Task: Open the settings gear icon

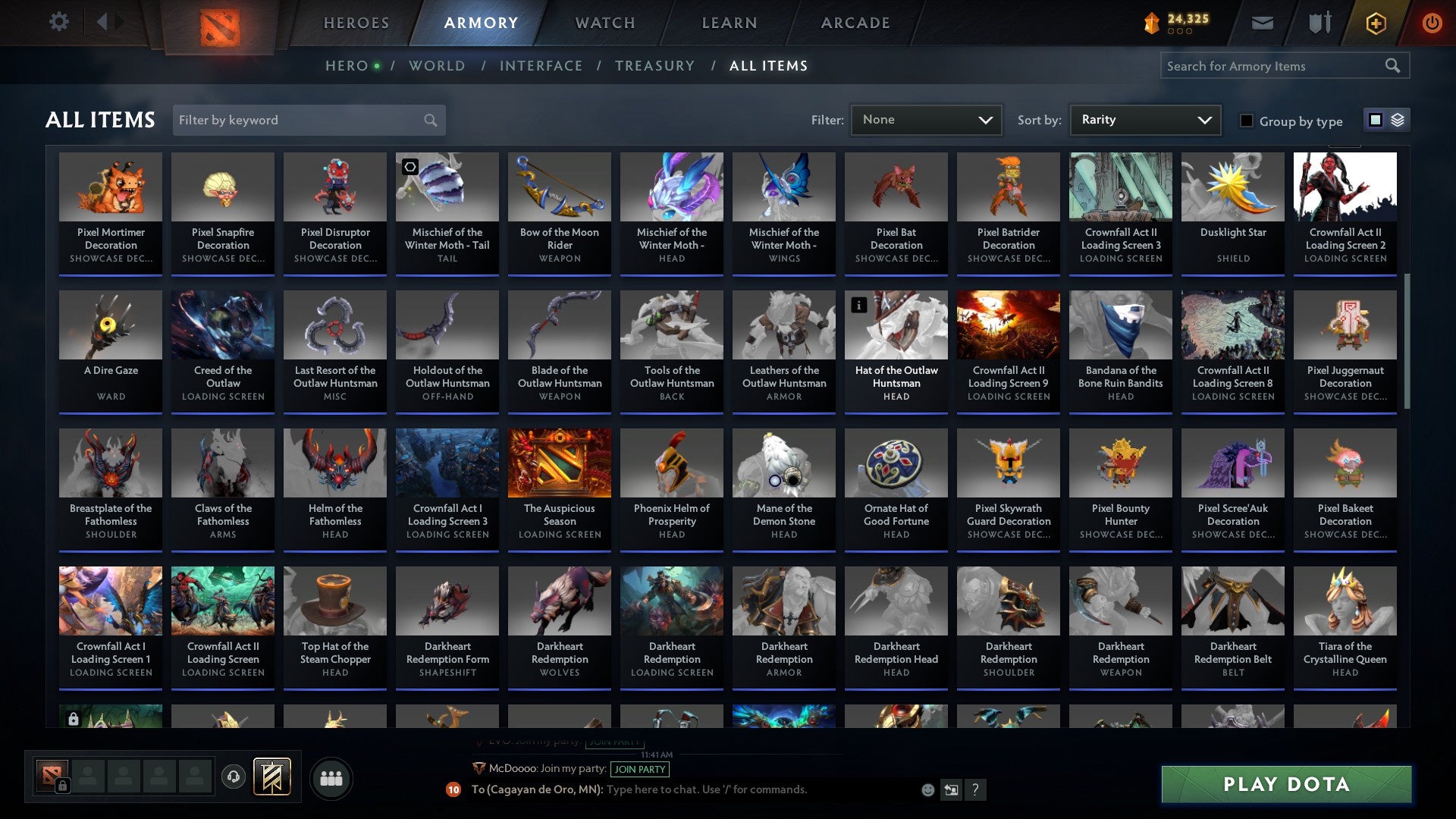Action: [x=58, y=22]
